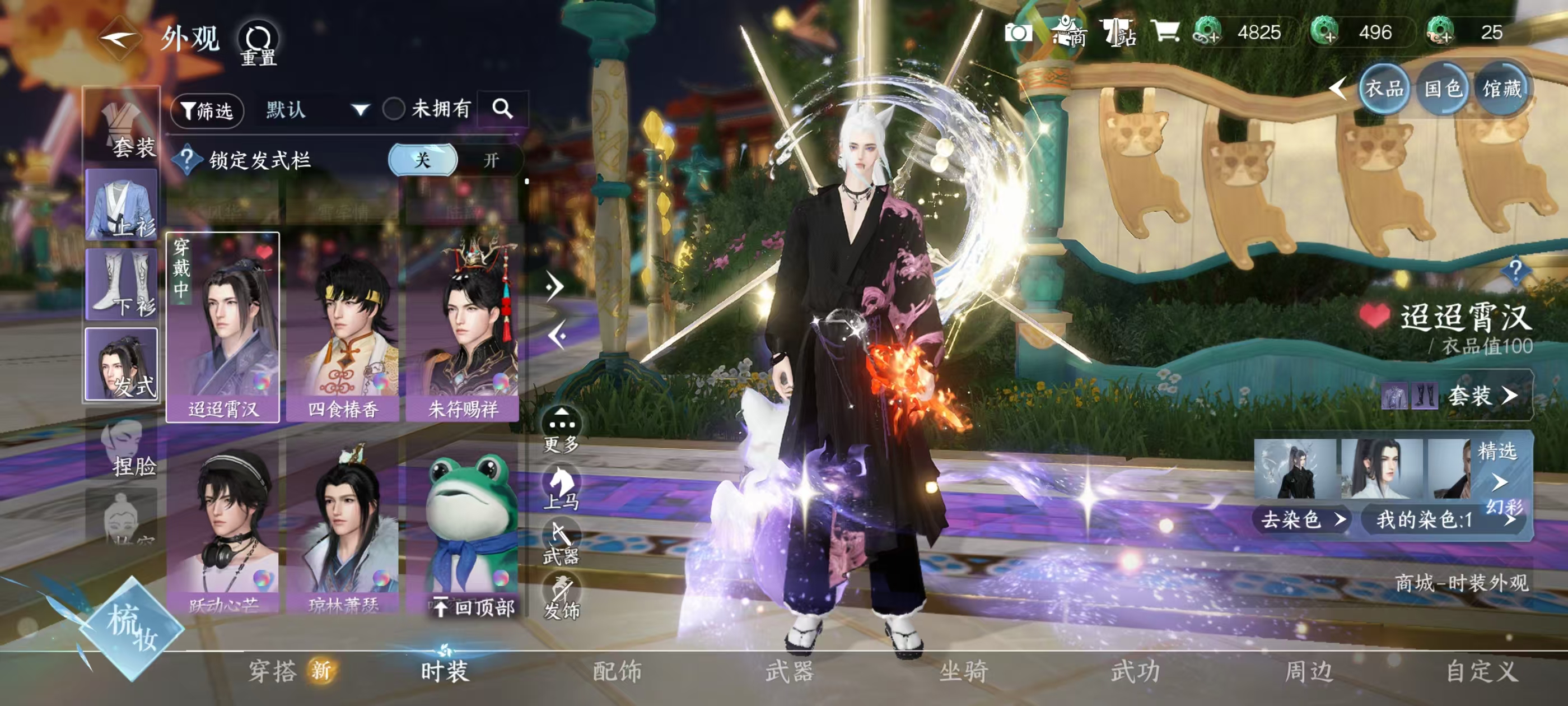Open the 筛选 filter options

click(x=207, y=110)
